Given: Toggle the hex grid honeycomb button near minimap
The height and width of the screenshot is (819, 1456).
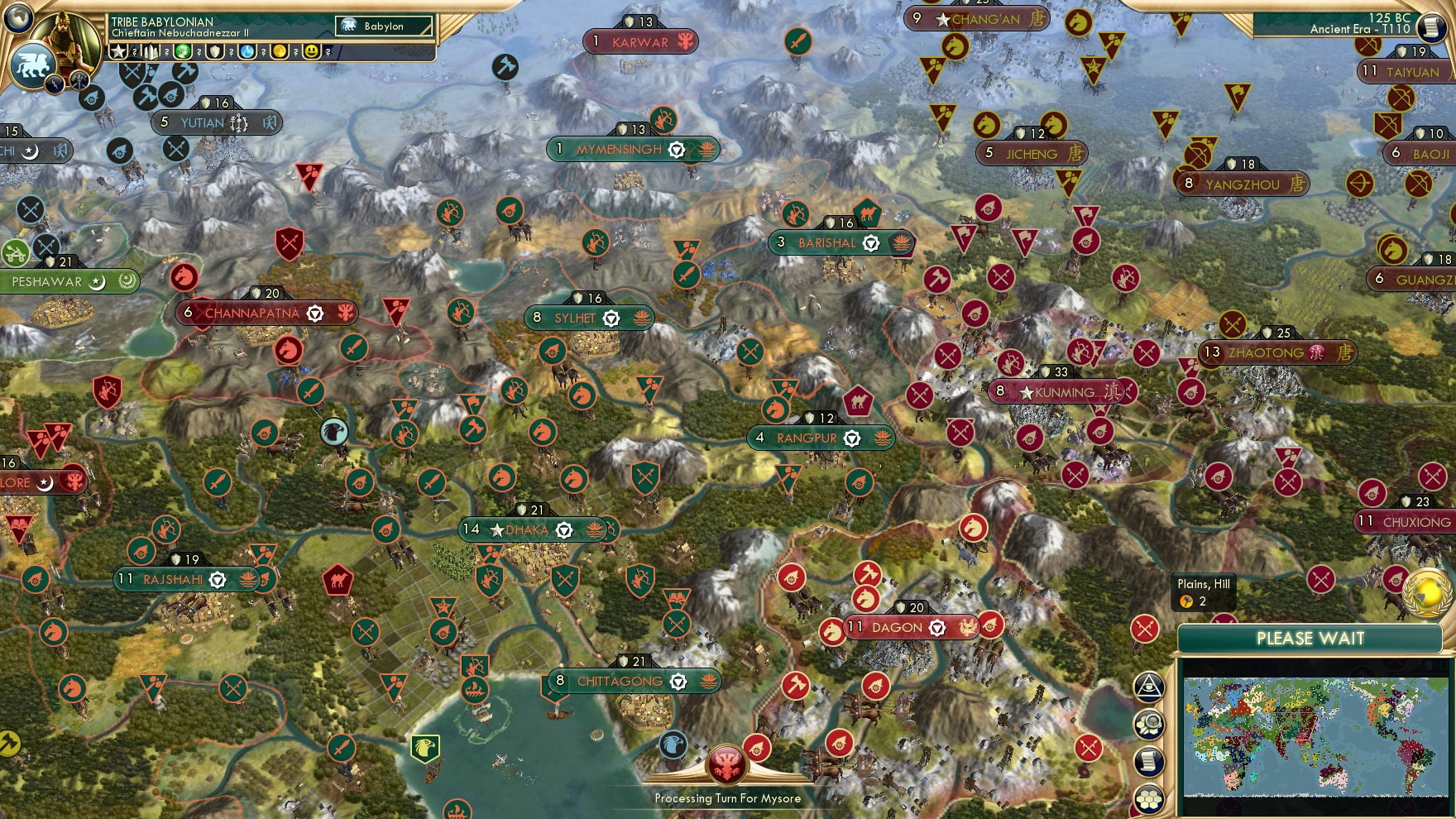Looking at the screenshot, I should [1149, 800].
